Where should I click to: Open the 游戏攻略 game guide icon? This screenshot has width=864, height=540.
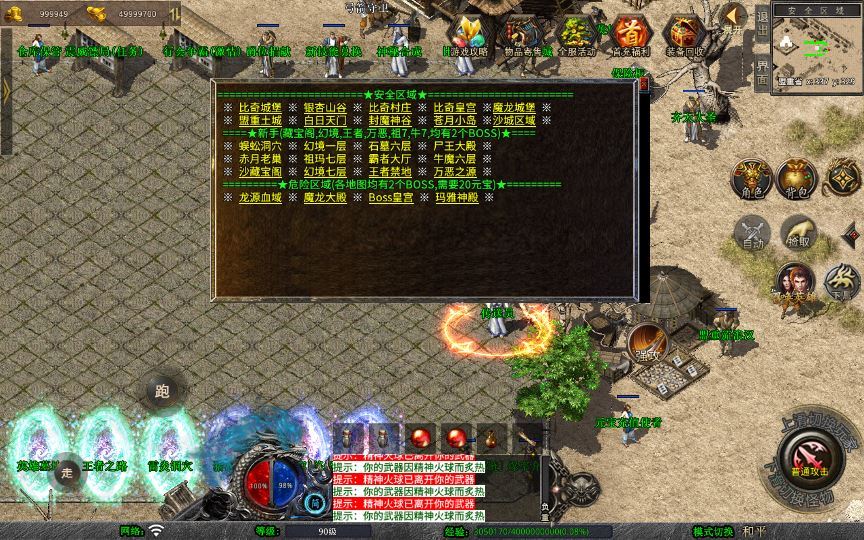(x=465, y=36)
